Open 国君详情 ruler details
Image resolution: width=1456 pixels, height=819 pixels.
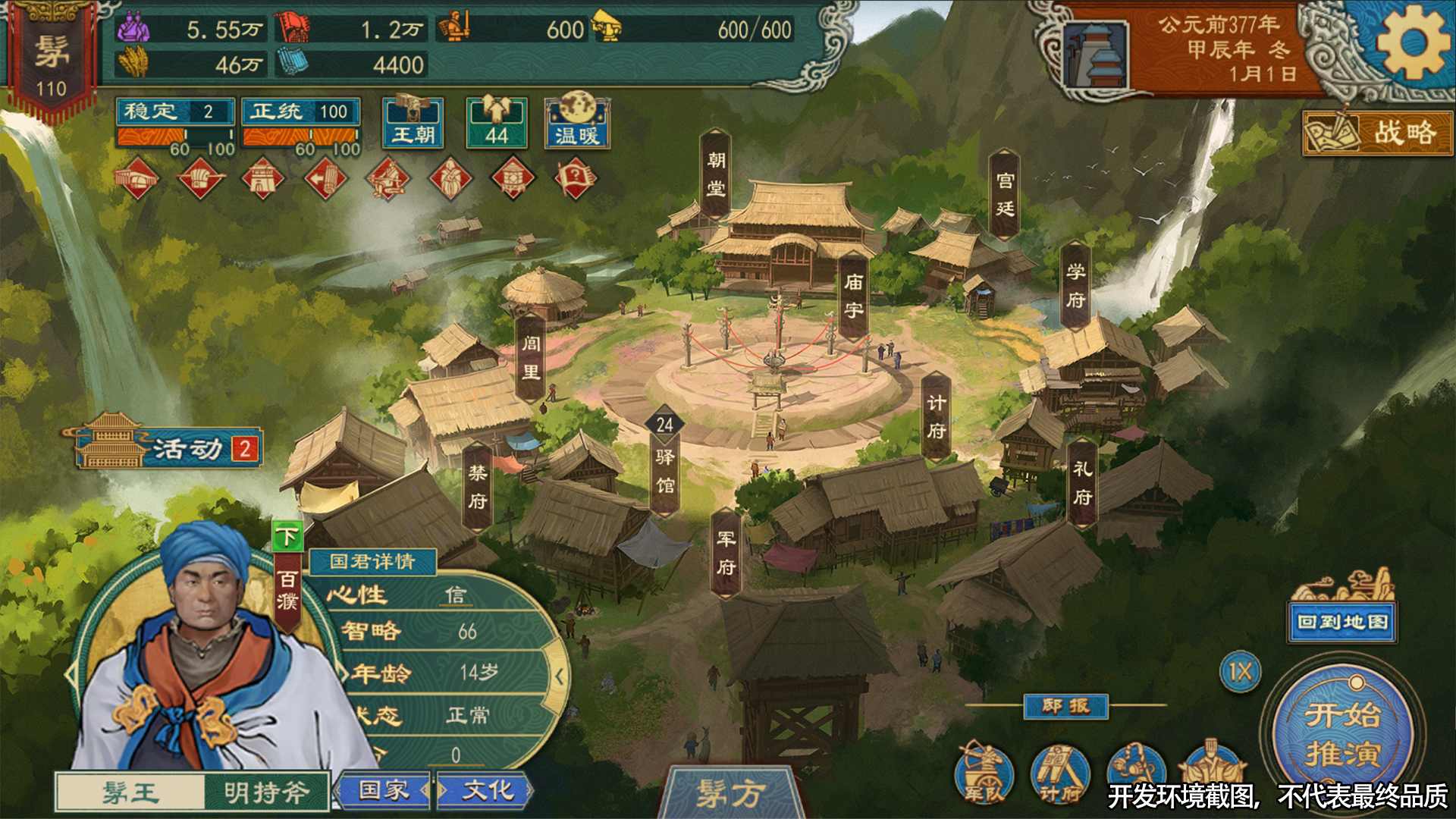click(372, 562)
